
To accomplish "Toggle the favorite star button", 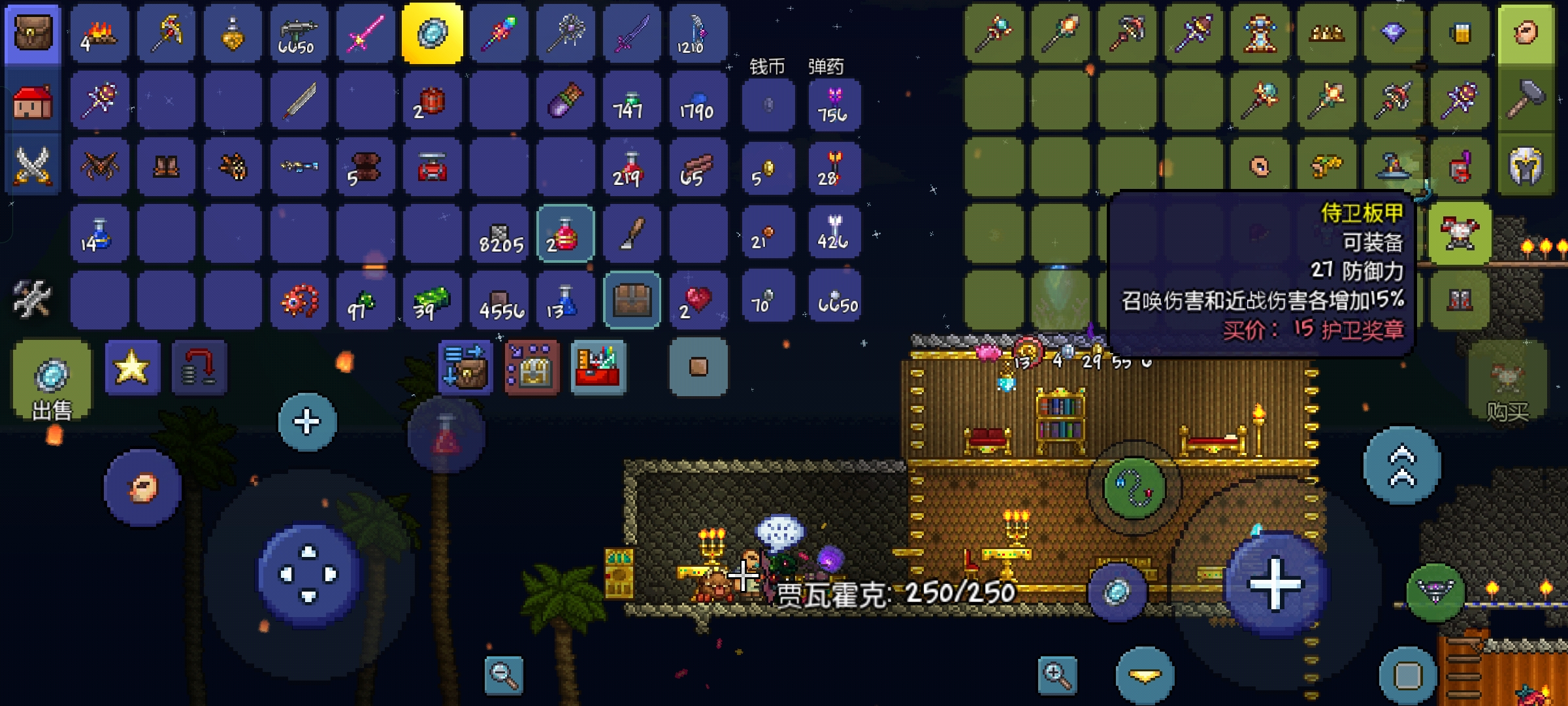I will 132,367.
